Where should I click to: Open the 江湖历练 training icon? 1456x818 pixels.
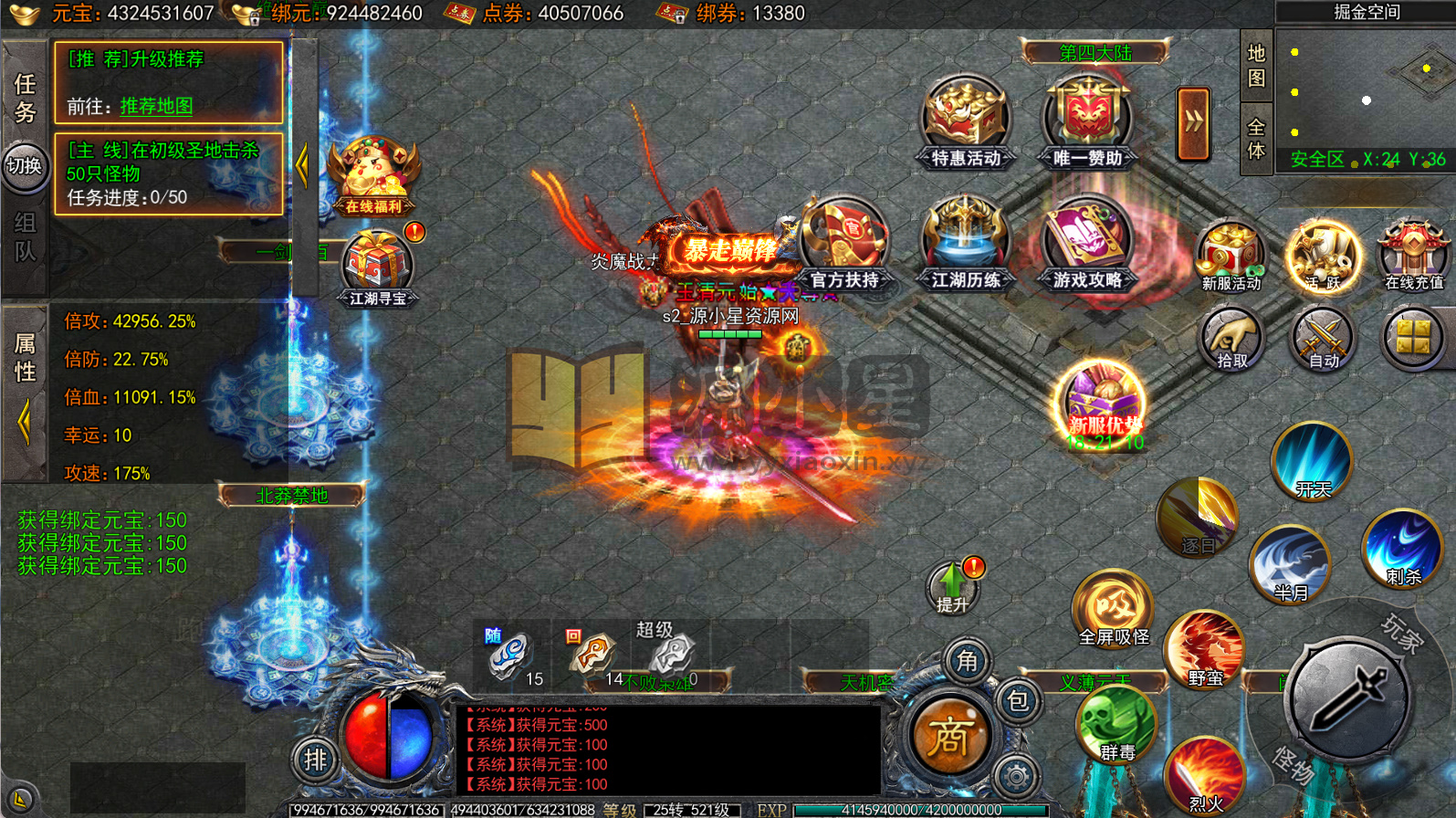[x=965, y=242]
